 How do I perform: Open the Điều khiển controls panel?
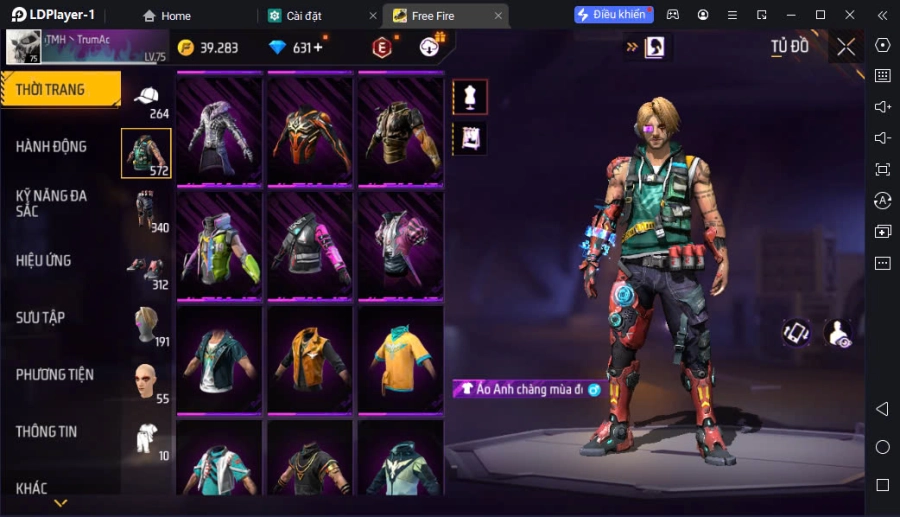pyautogui.click(x=612, y=15)
